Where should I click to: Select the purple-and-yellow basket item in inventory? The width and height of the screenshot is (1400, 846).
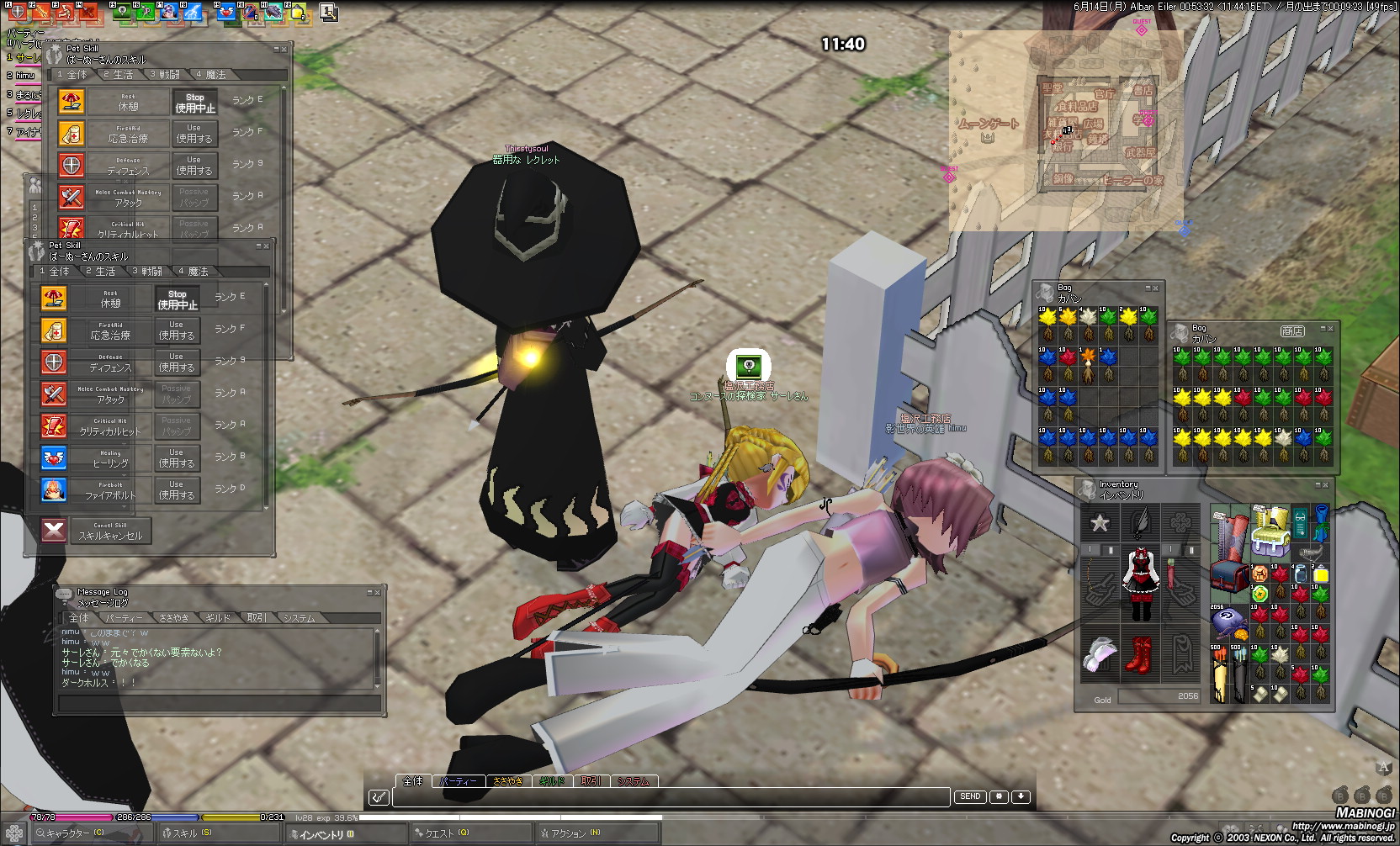click(x=1270, y=531)
